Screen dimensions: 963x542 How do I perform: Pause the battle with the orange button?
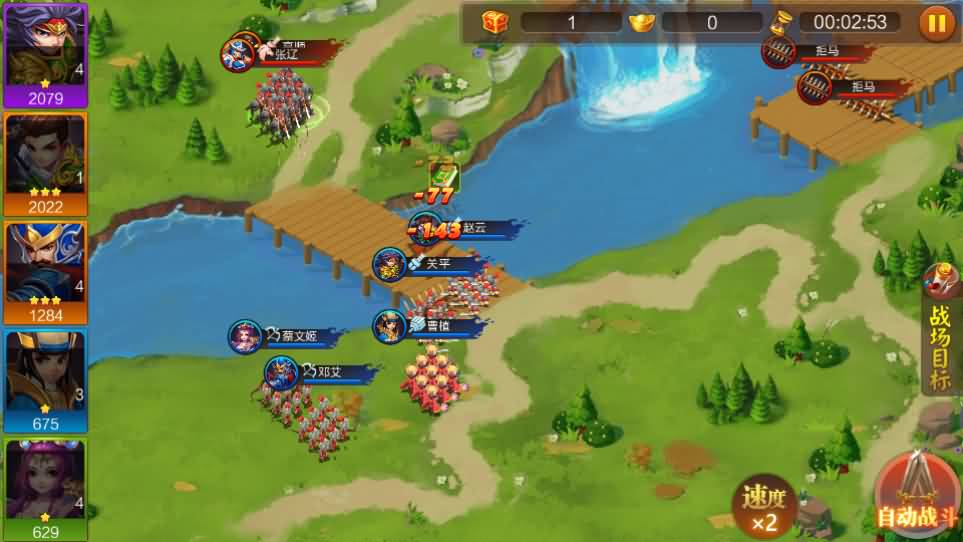pyautogui.click(x=936, y=22)
